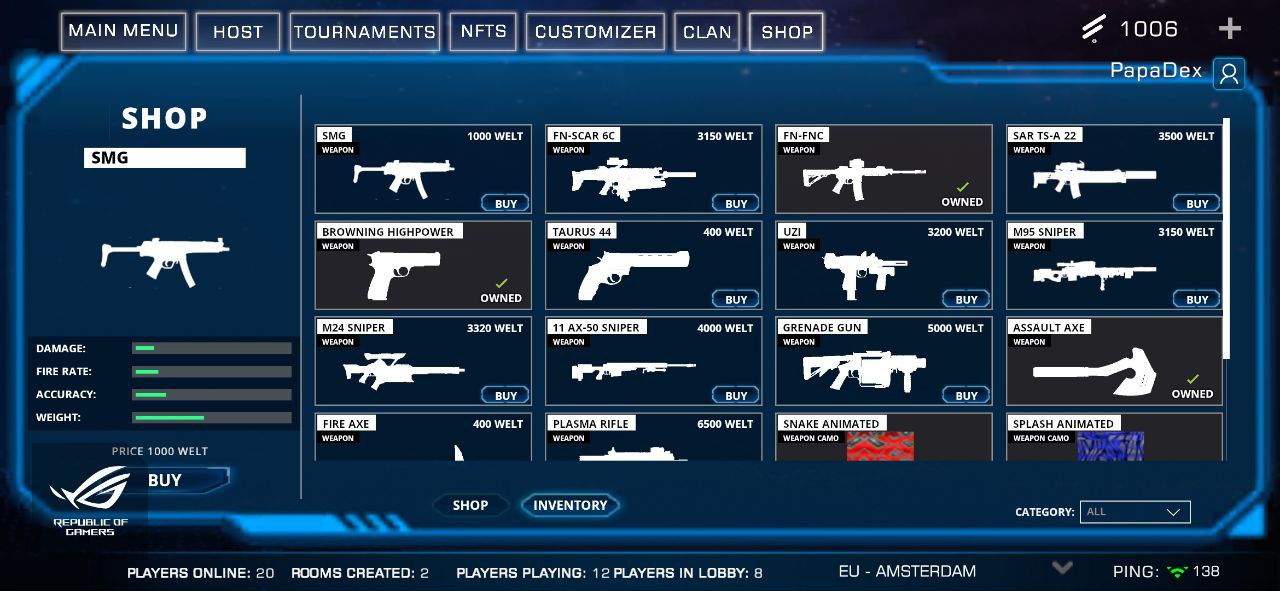Open the Customizer

click(595, 32)
